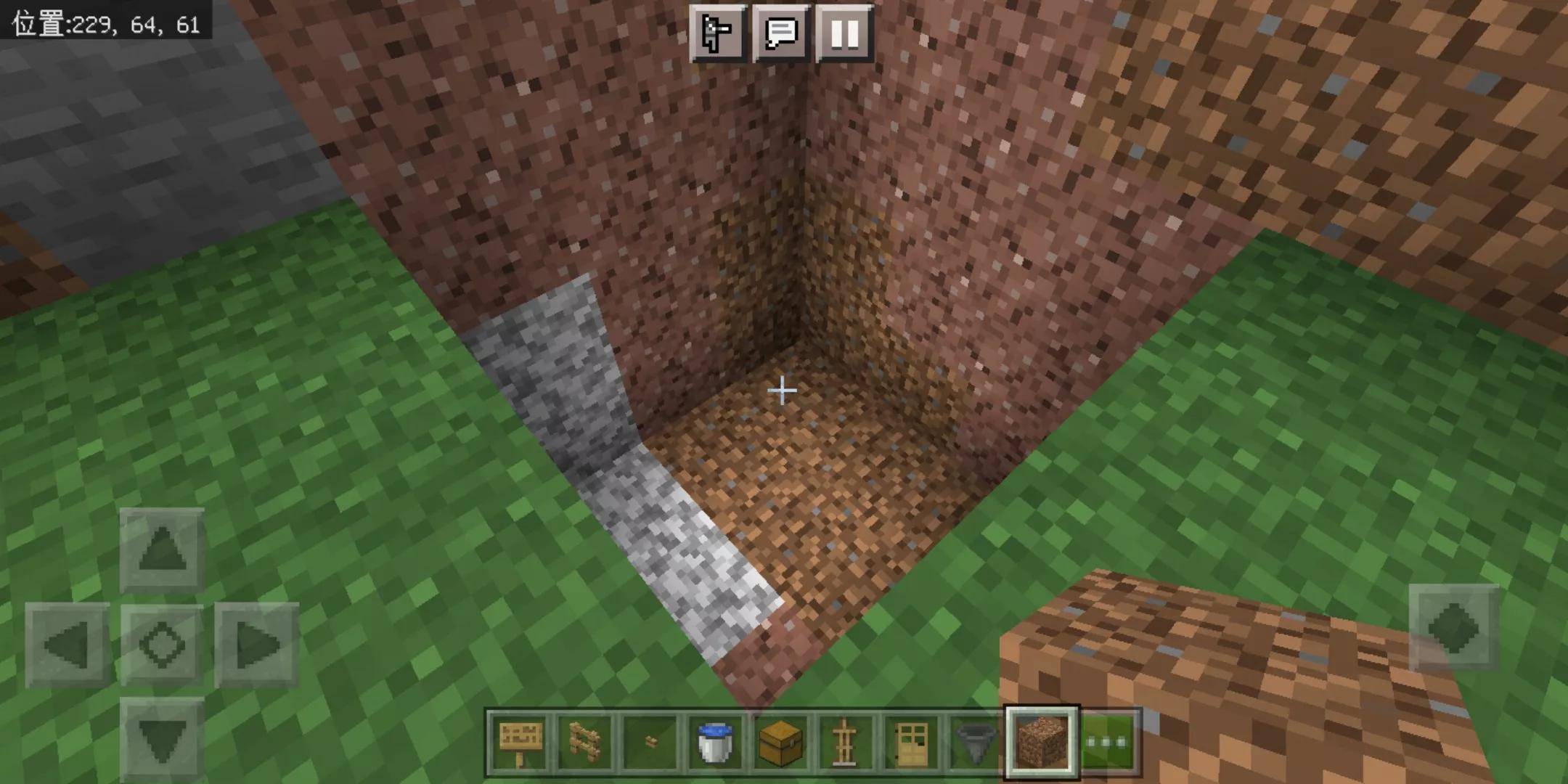Select the water bucket hotbar slot
1568x784 pixels.
click(x=715, y=742)
